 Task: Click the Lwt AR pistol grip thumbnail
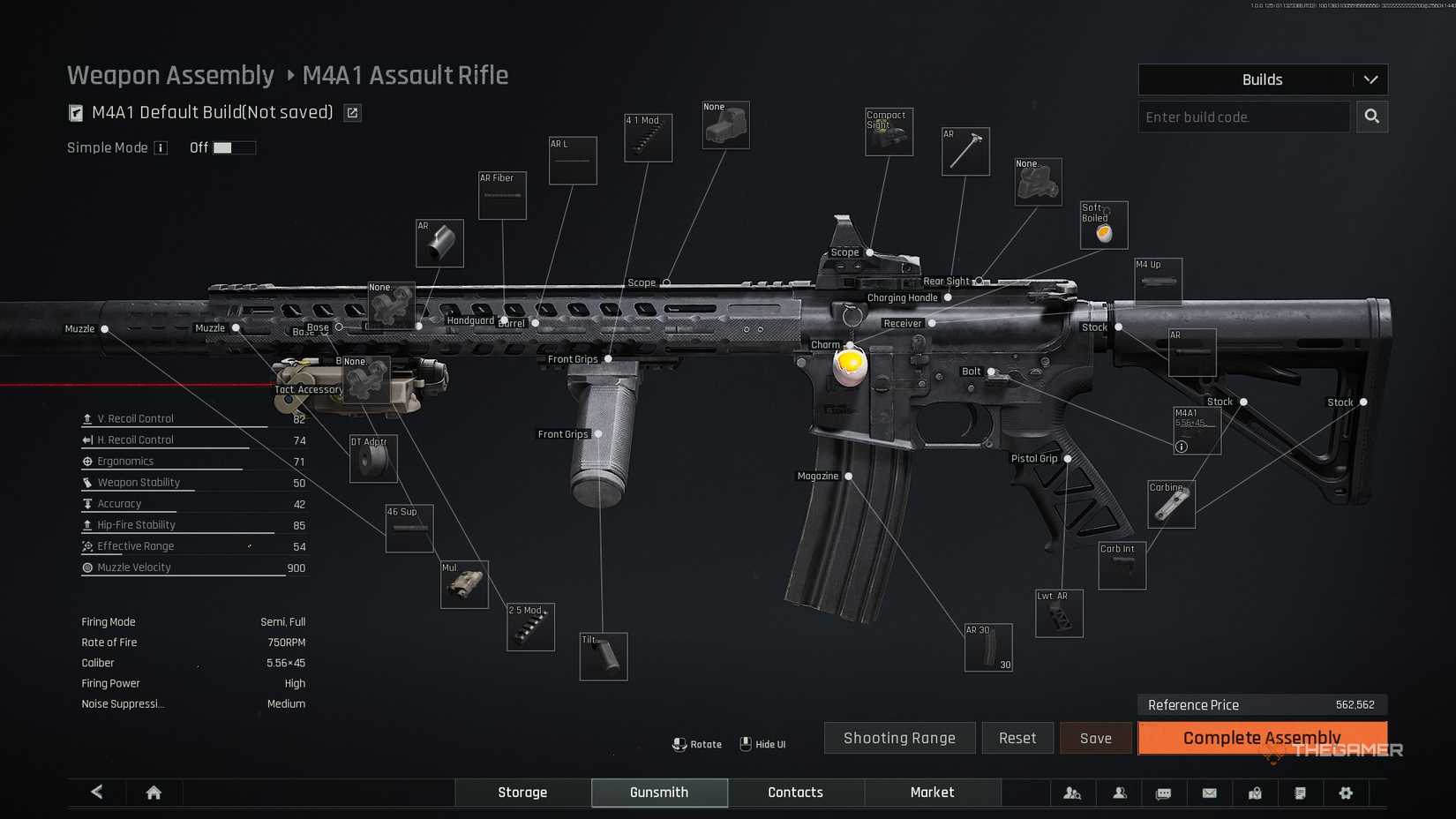pyautogui.click(x=1058, y=613)
